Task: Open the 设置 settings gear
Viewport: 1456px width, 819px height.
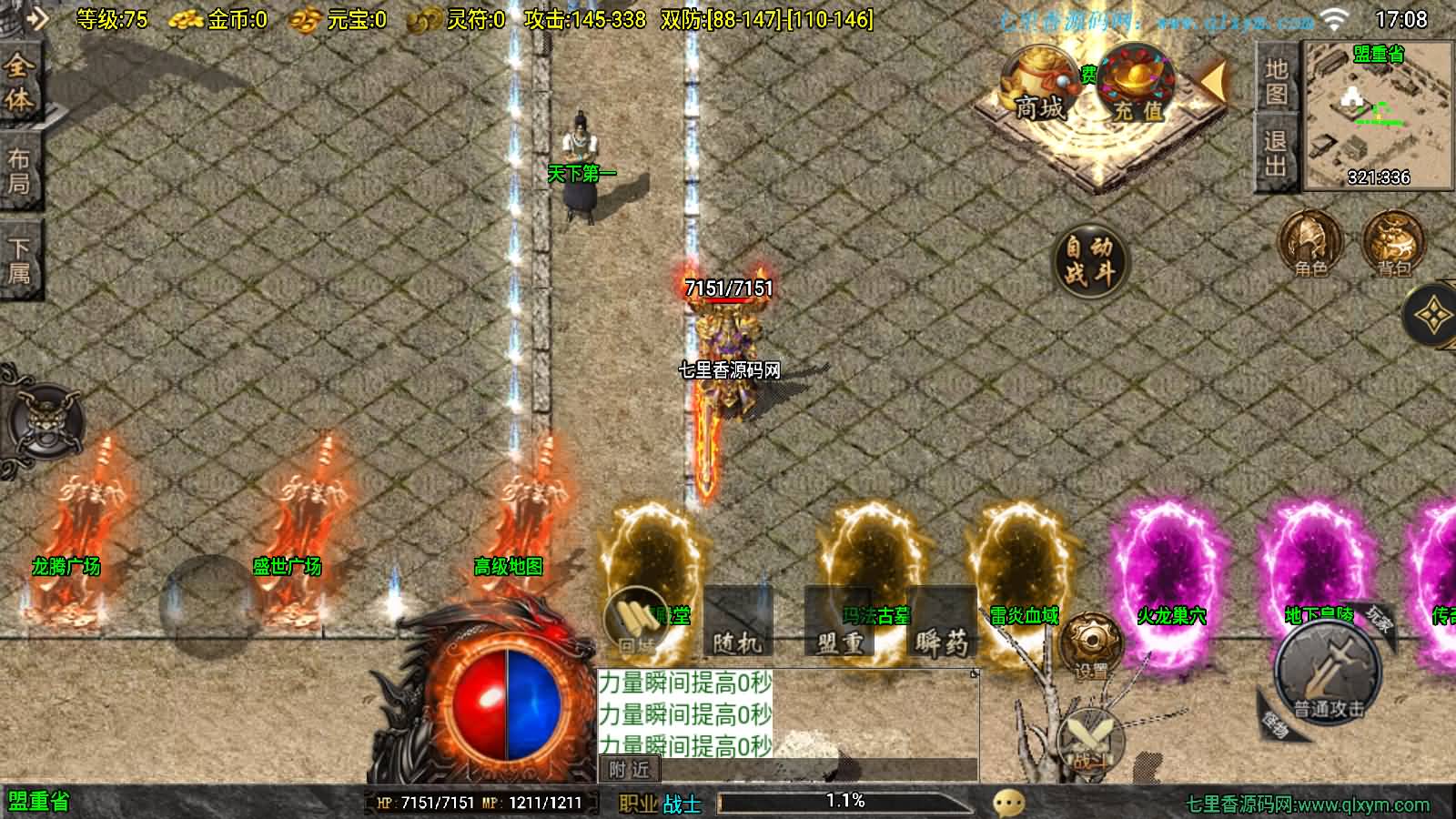Action: pyautogui.click(x=1091, y=645)
